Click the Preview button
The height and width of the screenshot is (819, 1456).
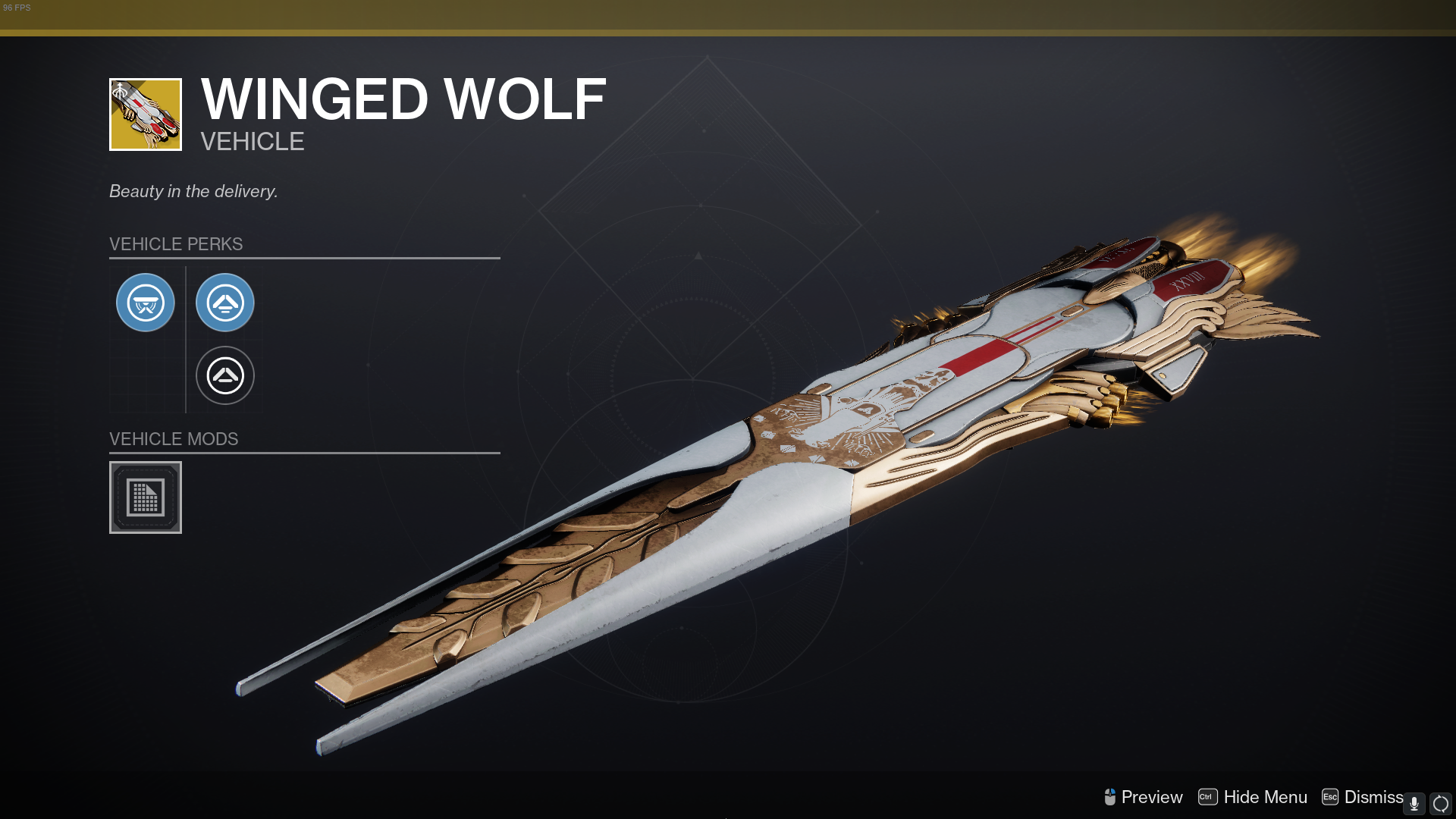tap(1151, 797)
